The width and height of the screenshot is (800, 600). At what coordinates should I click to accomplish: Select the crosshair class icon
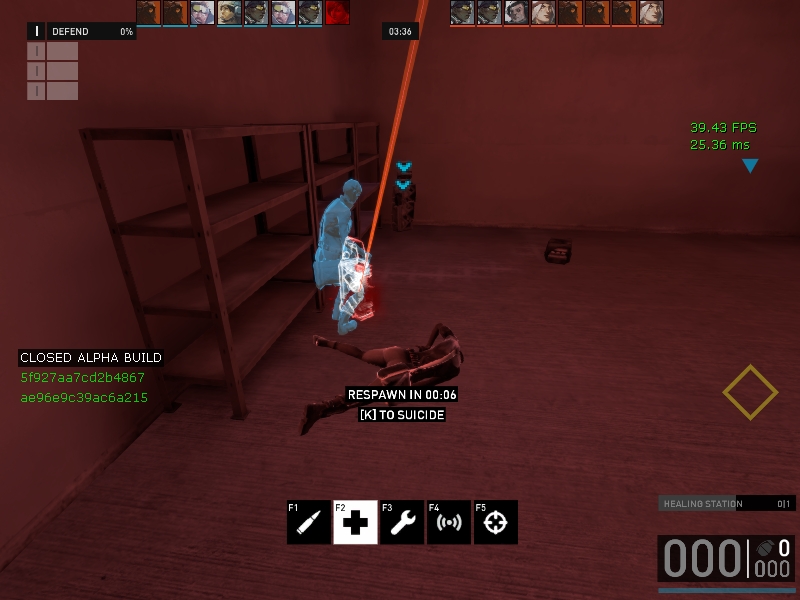pyautogui.click(x=495, y=522)
